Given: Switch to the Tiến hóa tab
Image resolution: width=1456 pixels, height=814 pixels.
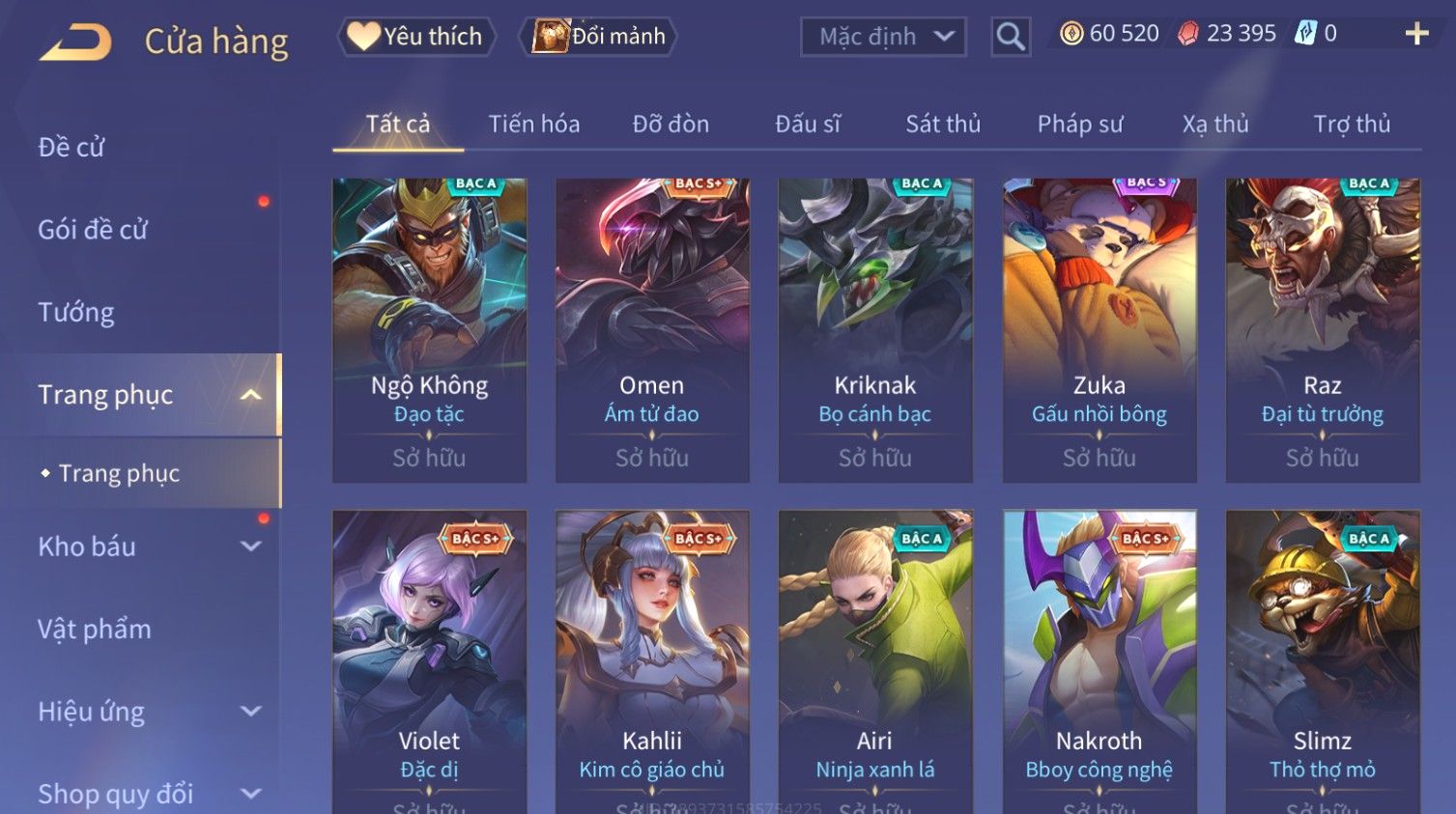Looking at the screenshot, I should click(x=533, y=124).
